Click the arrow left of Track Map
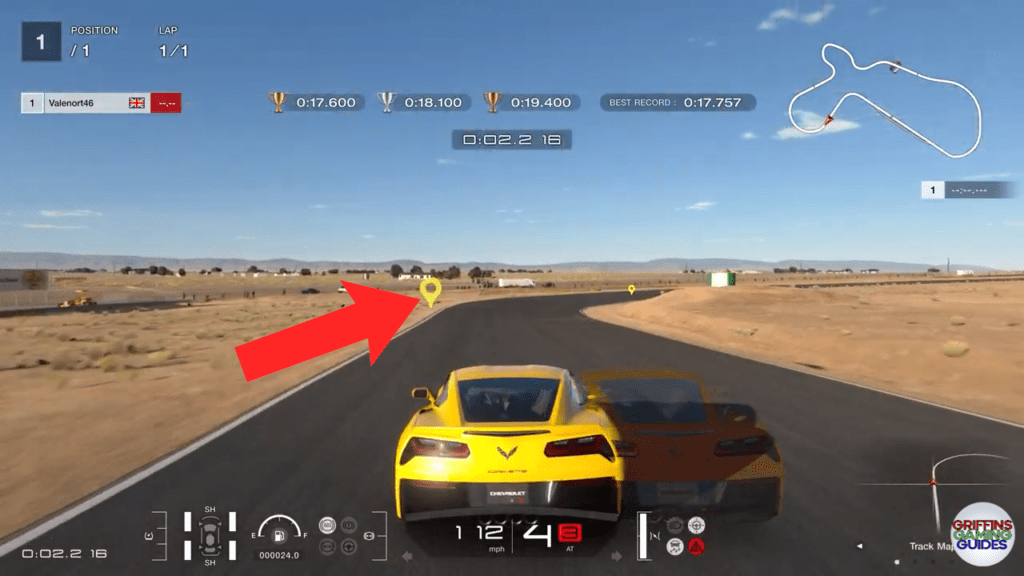The height and width of the screenshot is (576, 1024). pyautogui.click(x=859, y=546)
